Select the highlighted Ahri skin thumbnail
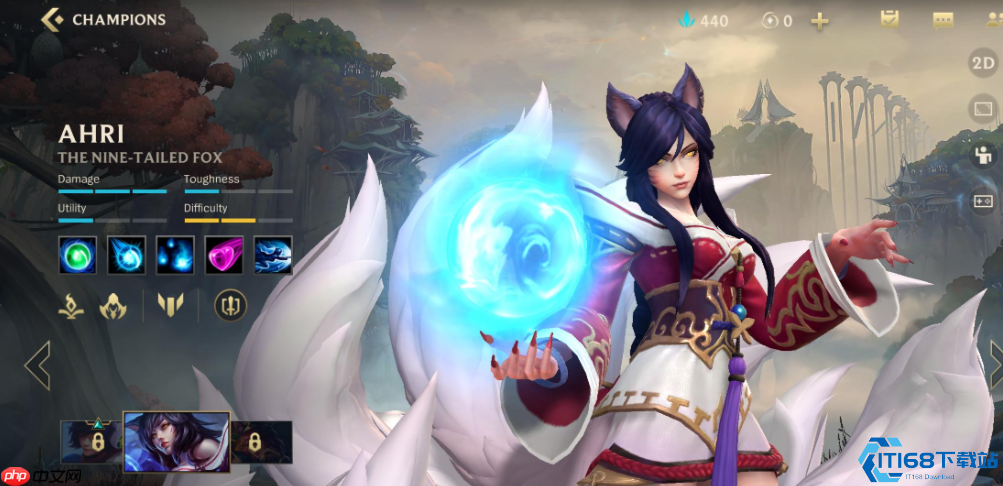Screen dimensions: 1003x486 coord(176,441)
